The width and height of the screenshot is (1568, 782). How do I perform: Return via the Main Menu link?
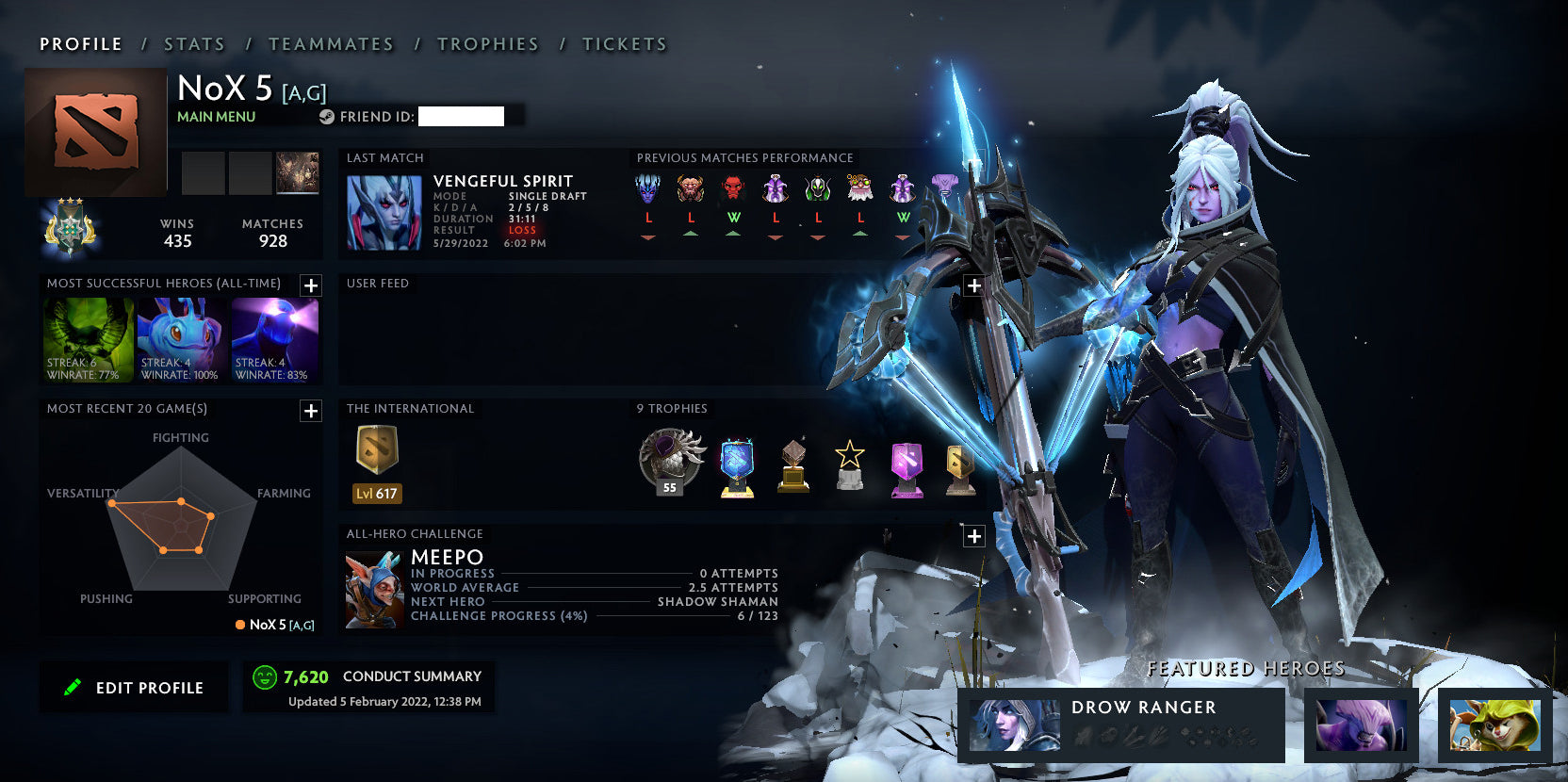pos(216,117)
